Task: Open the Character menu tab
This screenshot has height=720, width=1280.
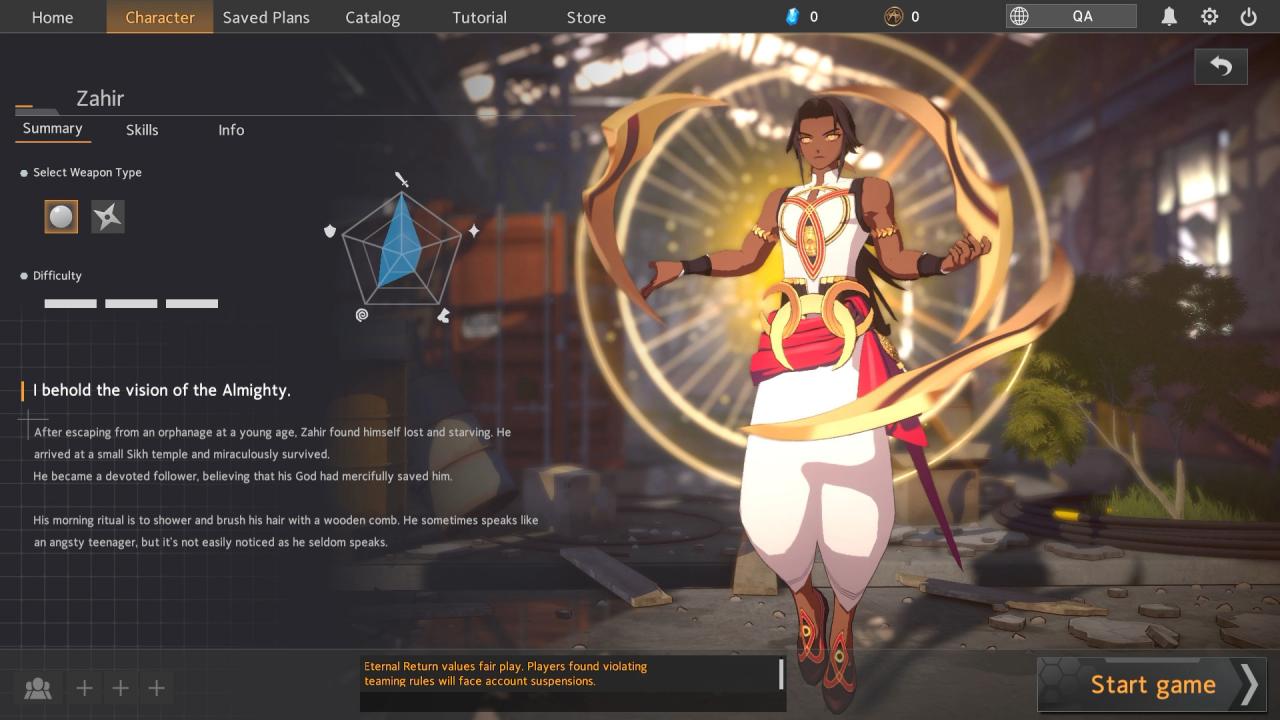Action: 160,17
